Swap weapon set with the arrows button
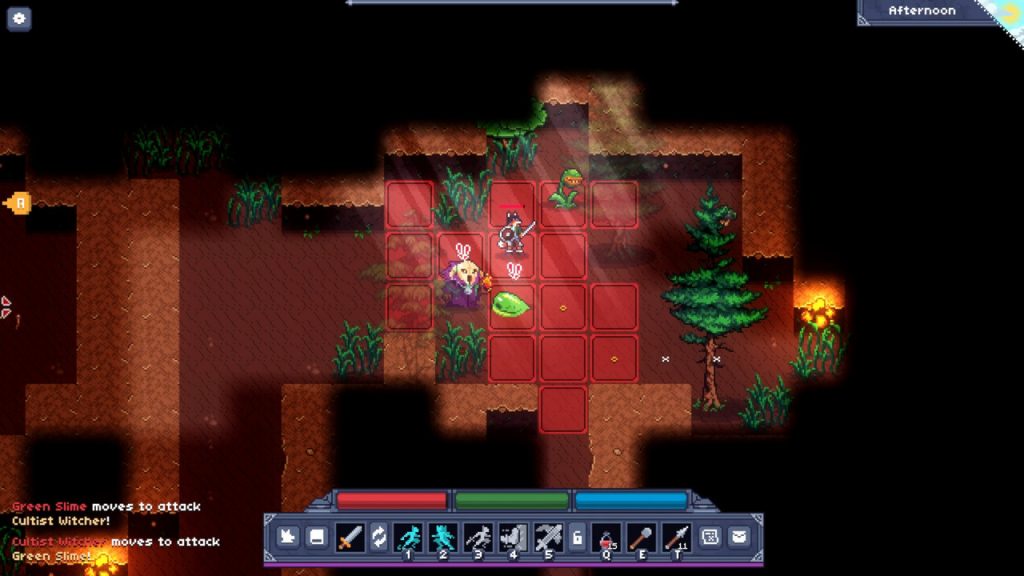 [379, 537]
